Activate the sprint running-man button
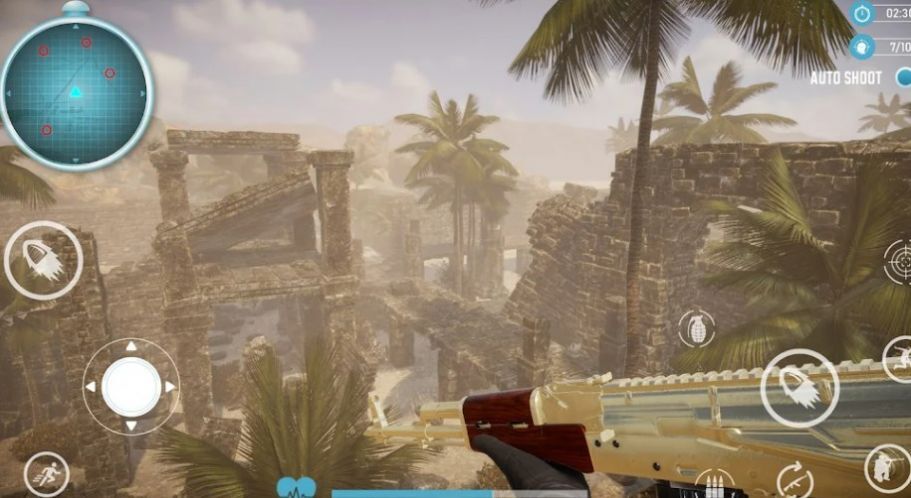 tap(46, 474)
